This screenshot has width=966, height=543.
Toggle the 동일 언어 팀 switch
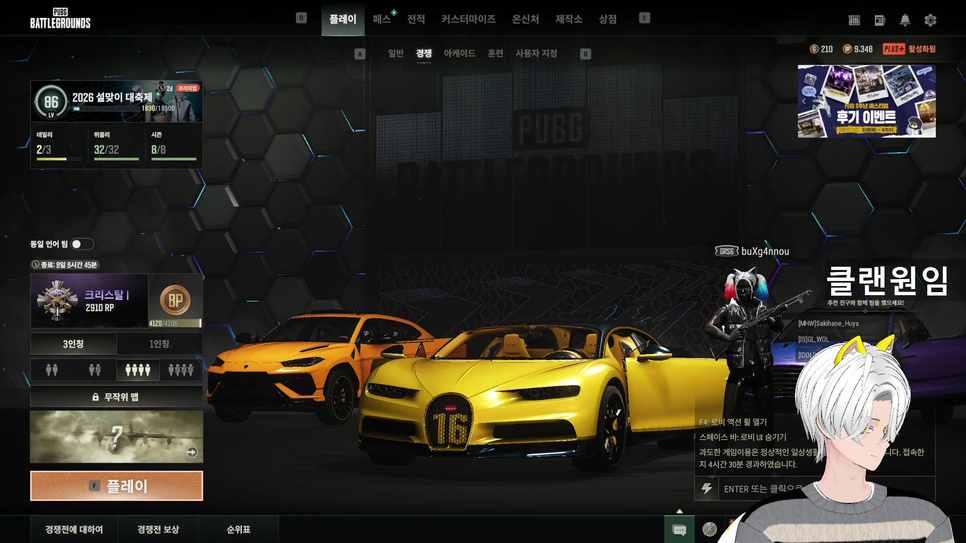[x=81, y=244]
